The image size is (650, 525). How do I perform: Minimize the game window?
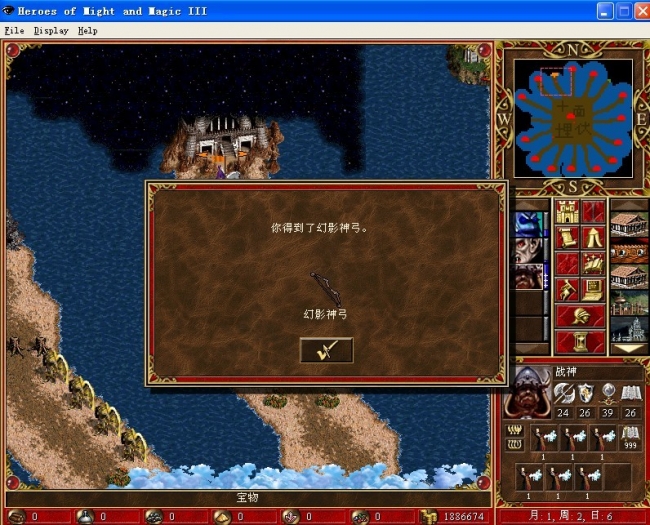606,11
